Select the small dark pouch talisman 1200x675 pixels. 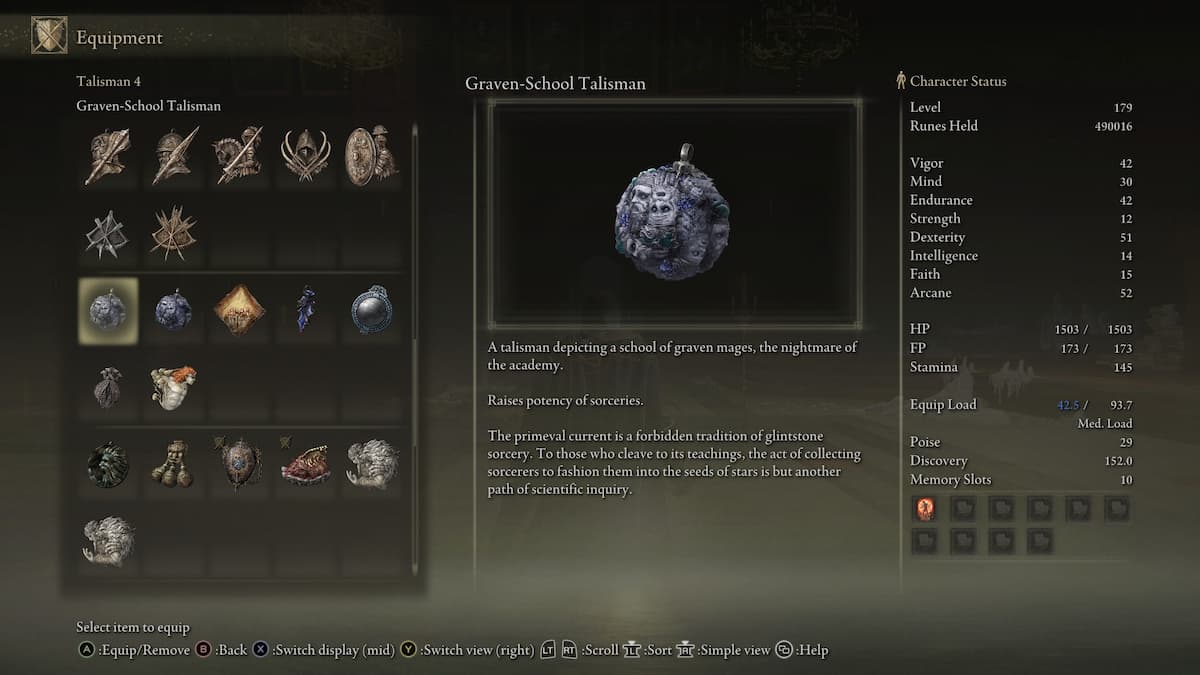pyautogui.click(x=108, y=387)
